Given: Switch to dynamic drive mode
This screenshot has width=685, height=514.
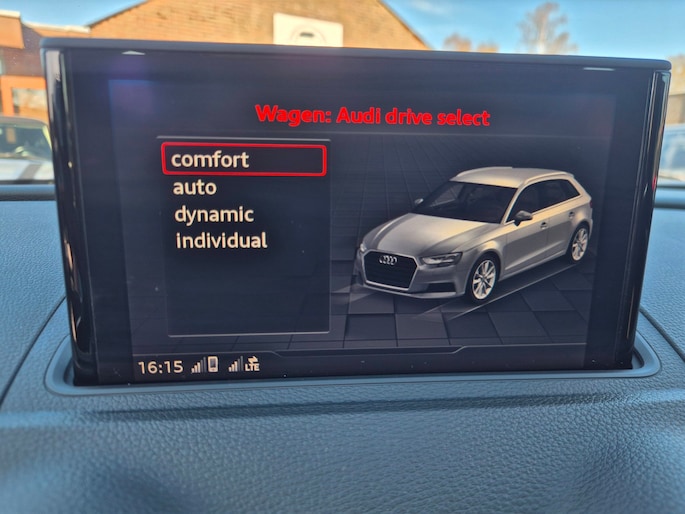Looking at the screenshot, I should point(214,214).
